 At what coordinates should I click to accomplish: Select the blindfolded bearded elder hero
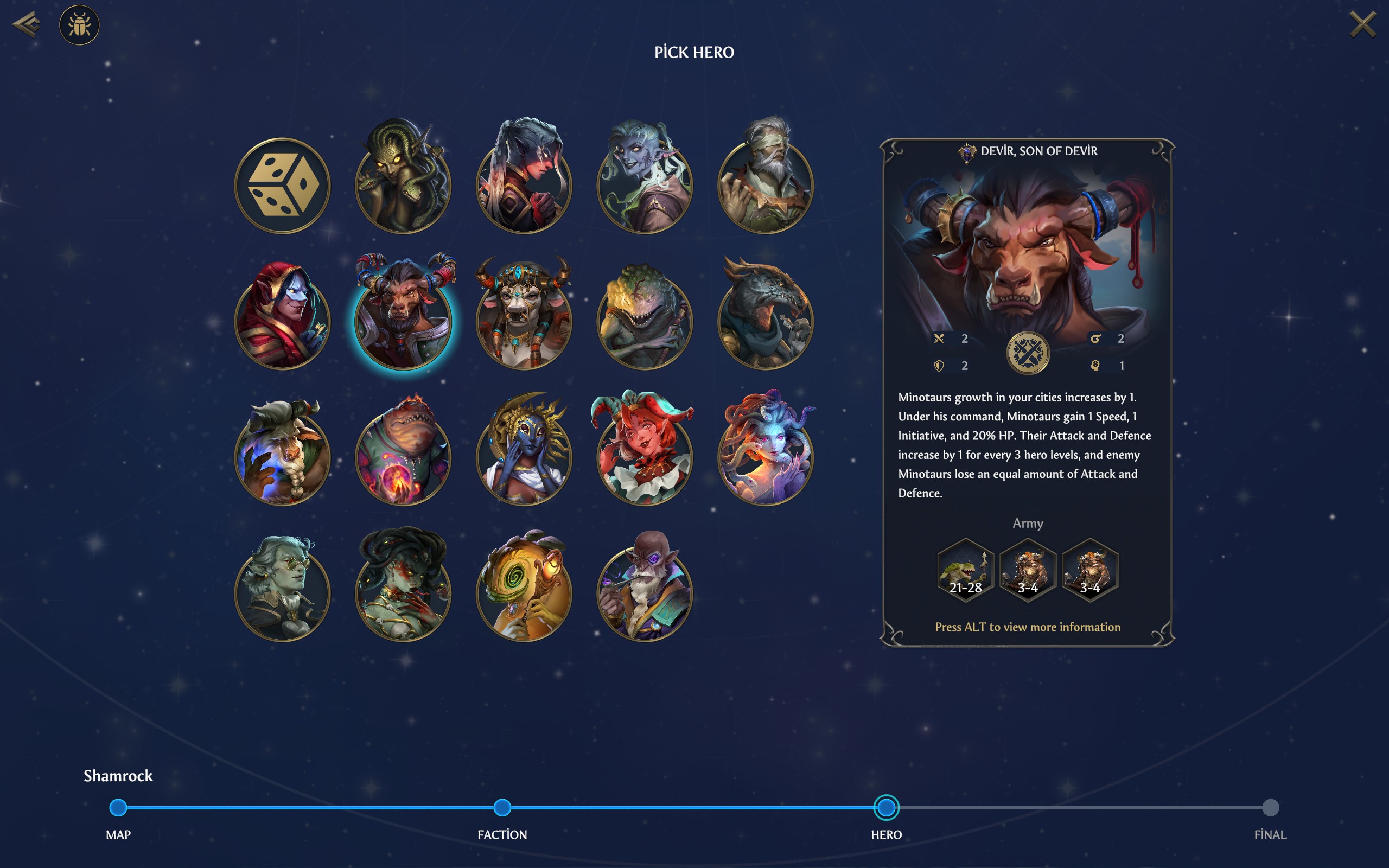[x=765, y=184]
